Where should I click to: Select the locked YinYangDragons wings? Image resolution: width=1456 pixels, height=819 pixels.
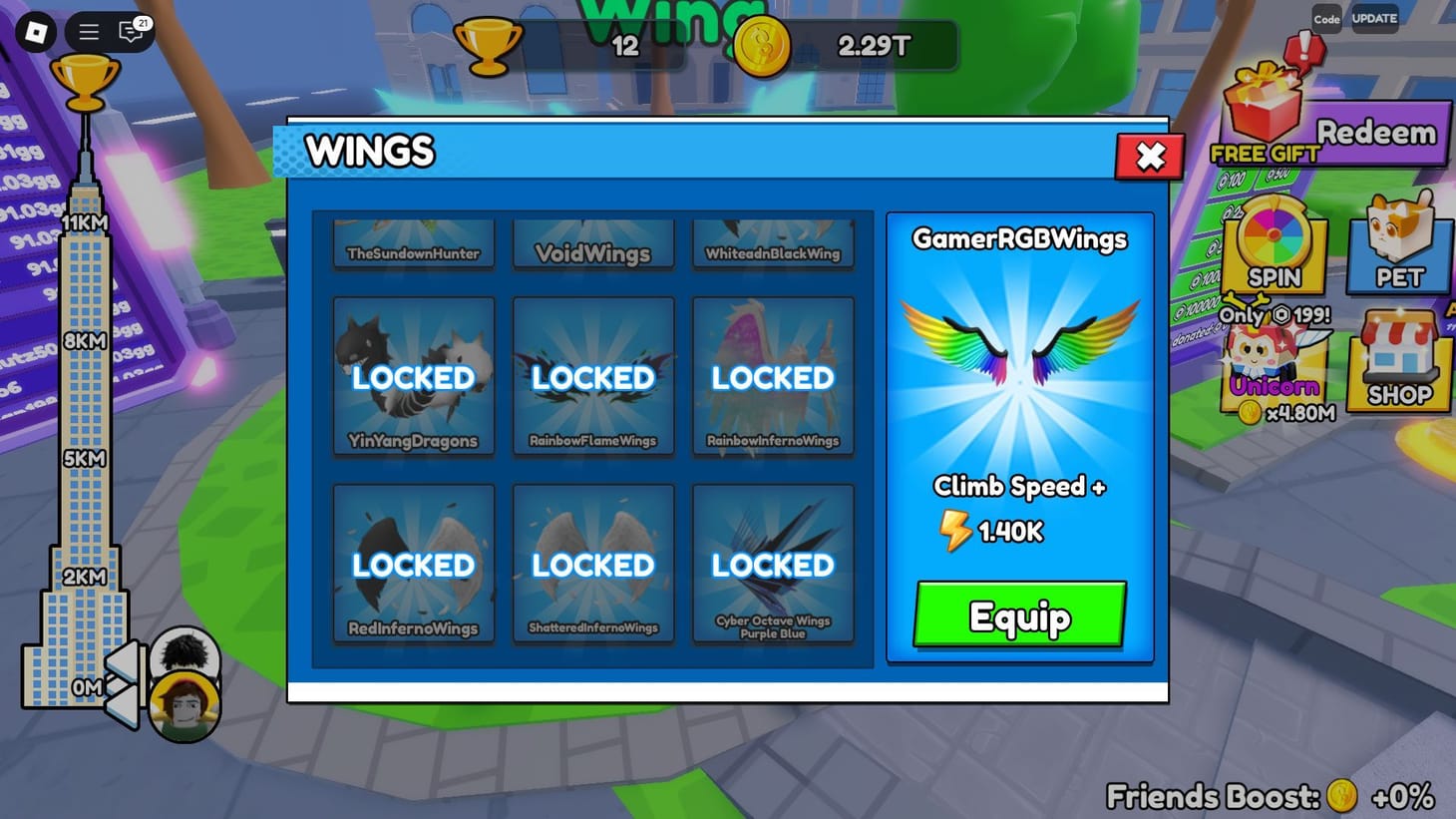[x=413, y=377]
